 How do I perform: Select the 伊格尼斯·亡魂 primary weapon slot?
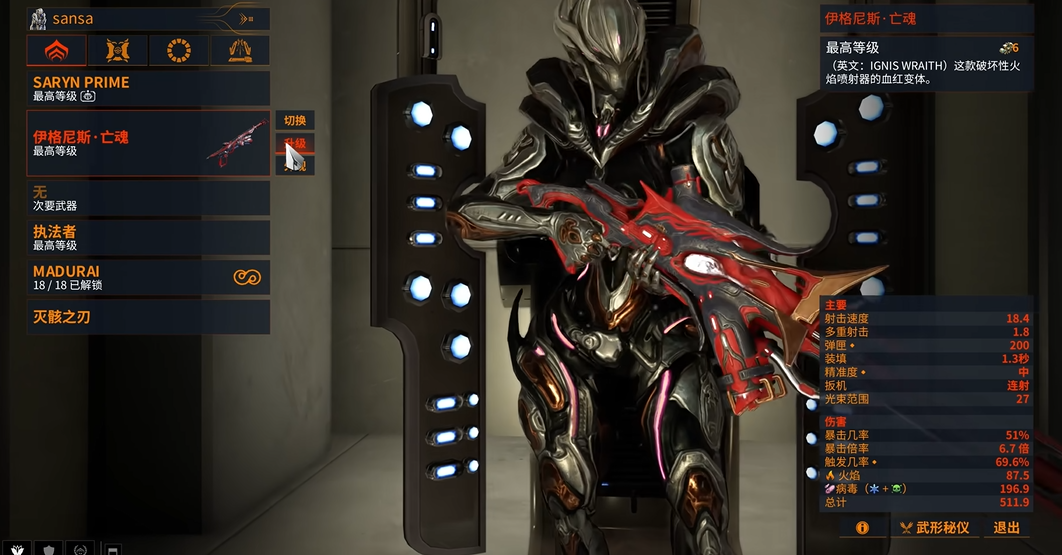click(148, 143)
